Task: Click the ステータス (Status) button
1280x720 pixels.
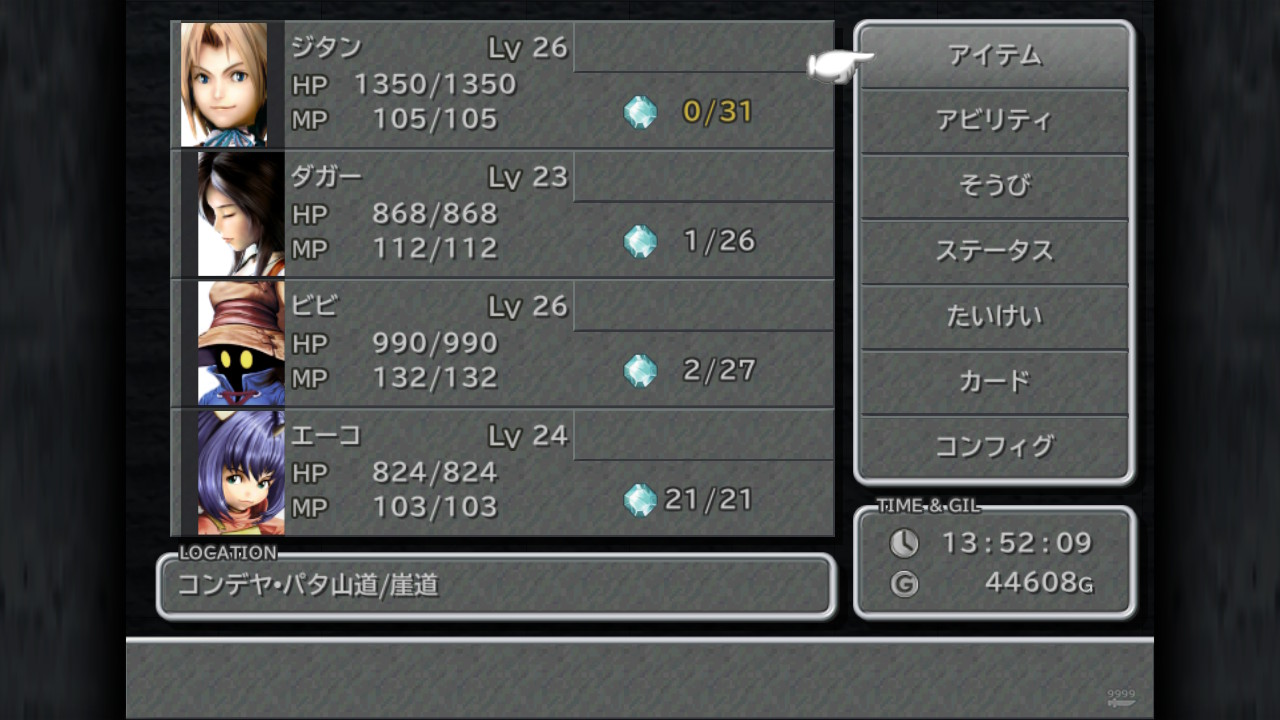Action: click(x=995, y=251)
